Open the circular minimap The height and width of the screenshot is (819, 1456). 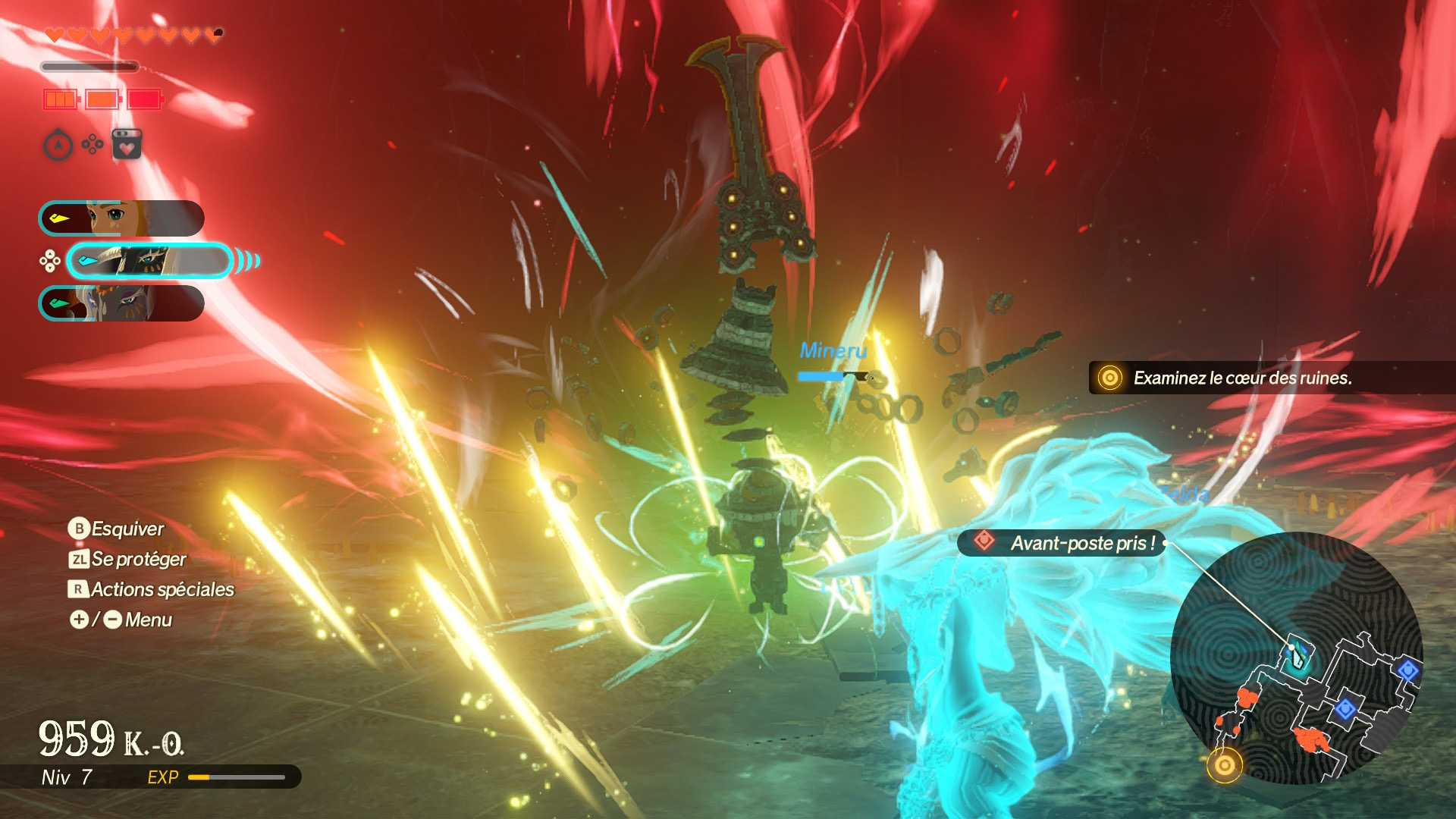[x=1296, y=658]
